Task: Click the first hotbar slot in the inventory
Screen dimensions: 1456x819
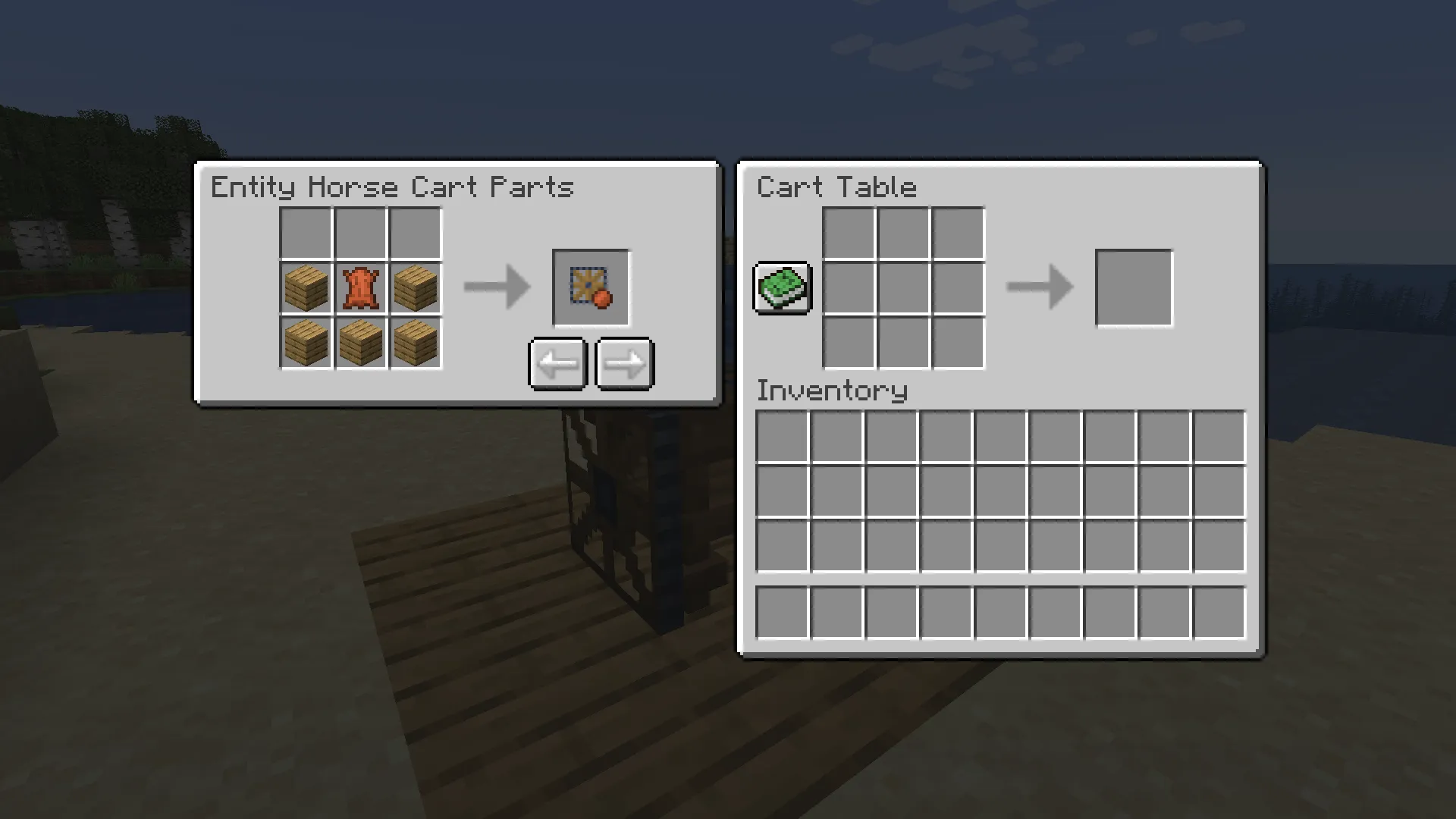Action: point(782,610)
